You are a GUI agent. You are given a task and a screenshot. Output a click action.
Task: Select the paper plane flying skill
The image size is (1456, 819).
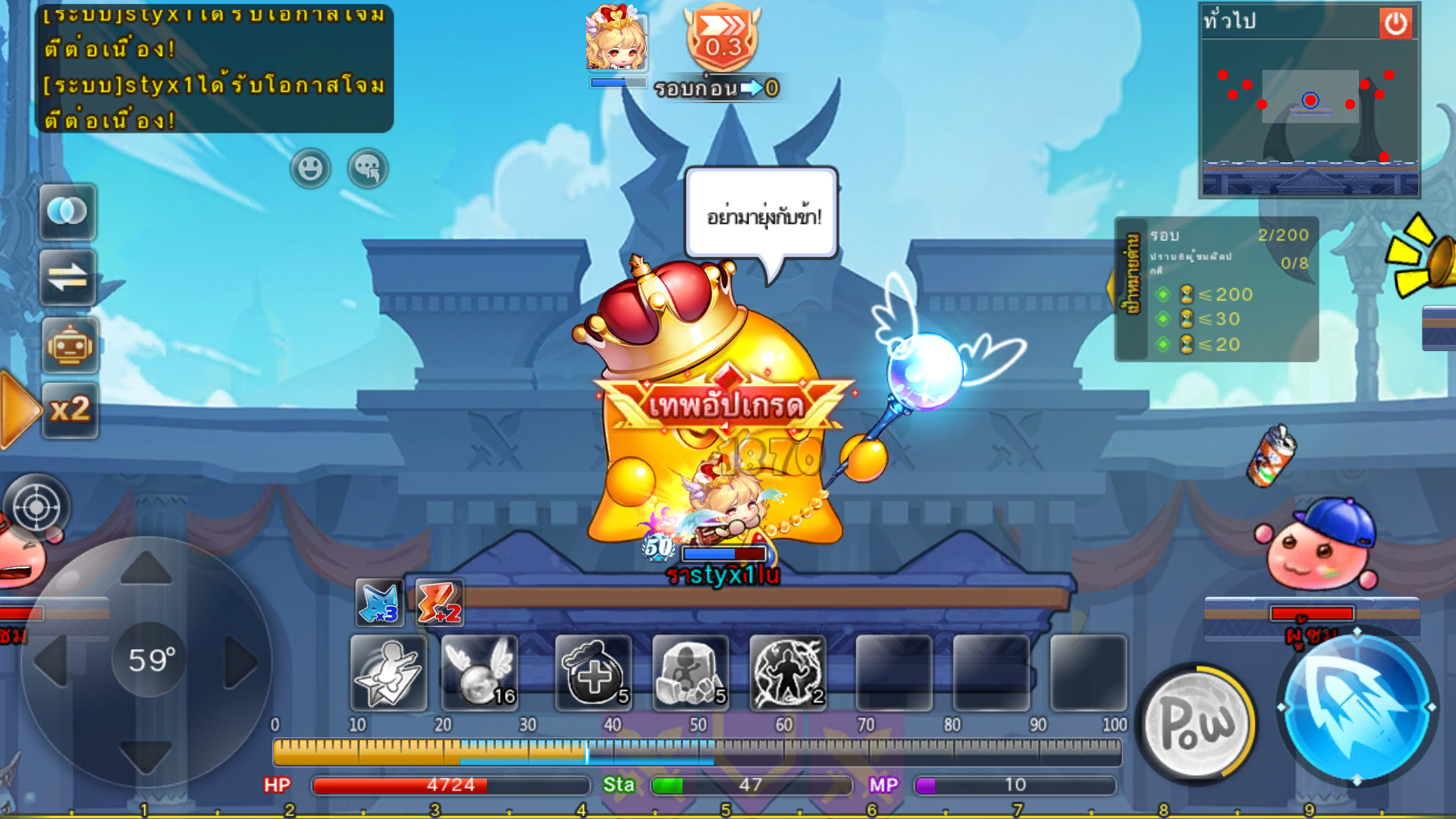[x=388, y=673]
